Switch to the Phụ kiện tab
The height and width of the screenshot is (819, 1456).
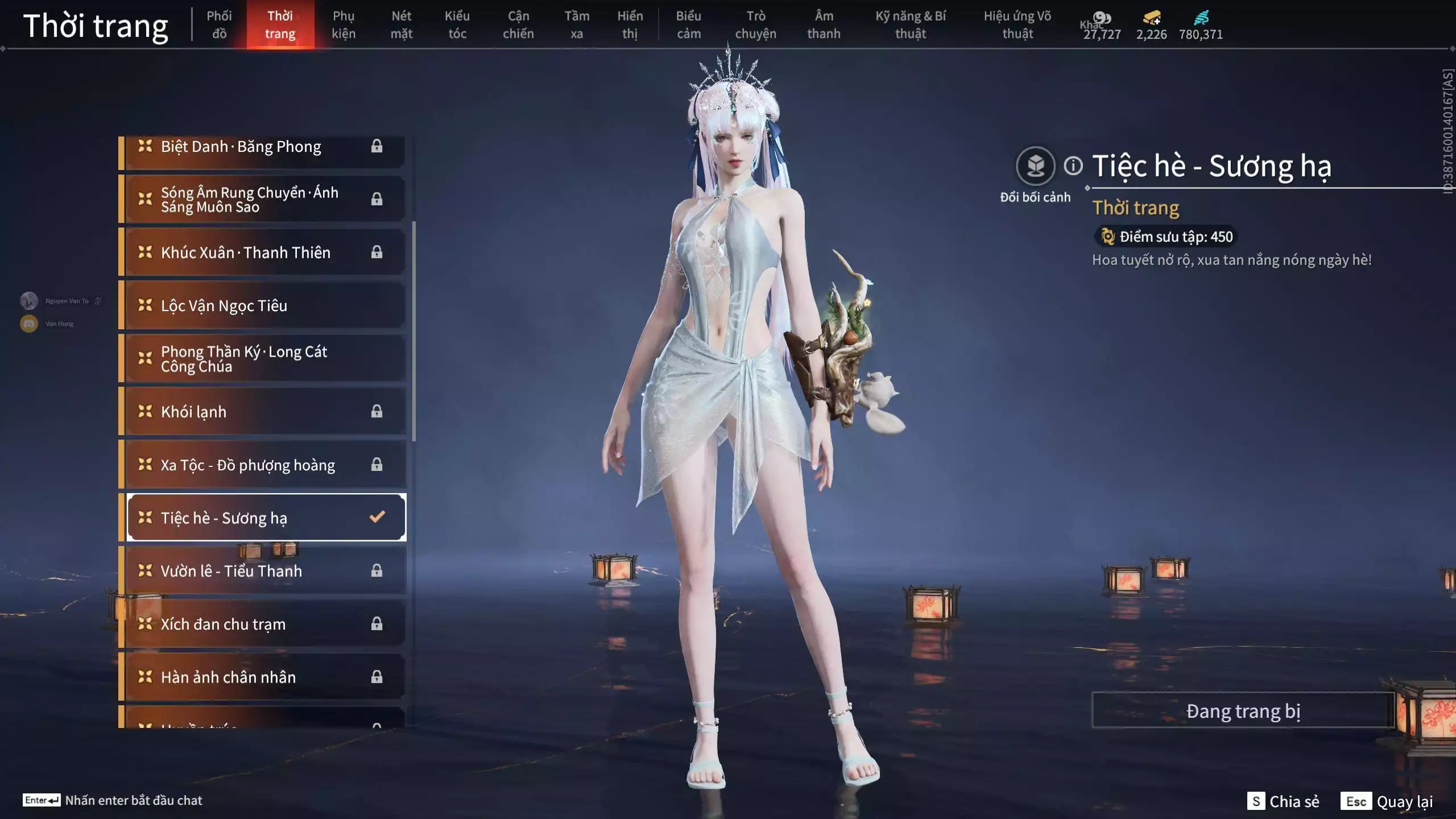click(344, 24)
